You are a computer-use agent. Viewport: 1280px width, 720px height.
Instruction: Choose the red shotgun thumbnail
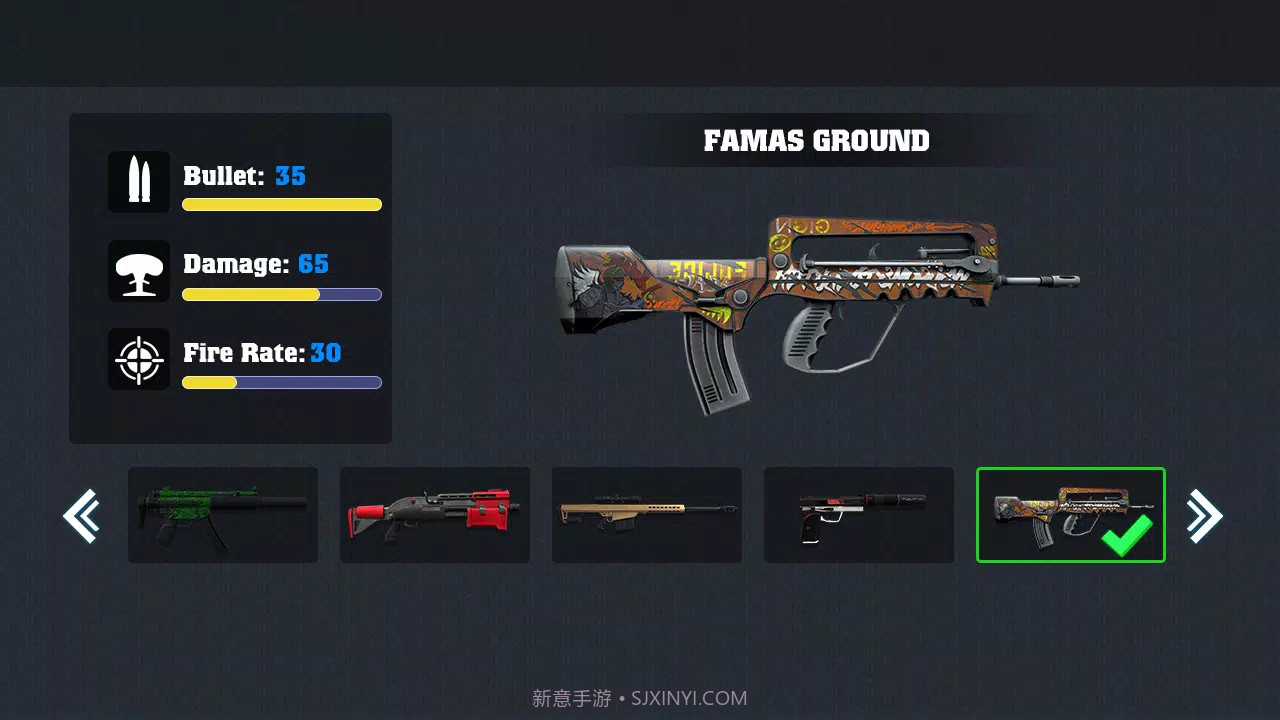click(435, 515)
